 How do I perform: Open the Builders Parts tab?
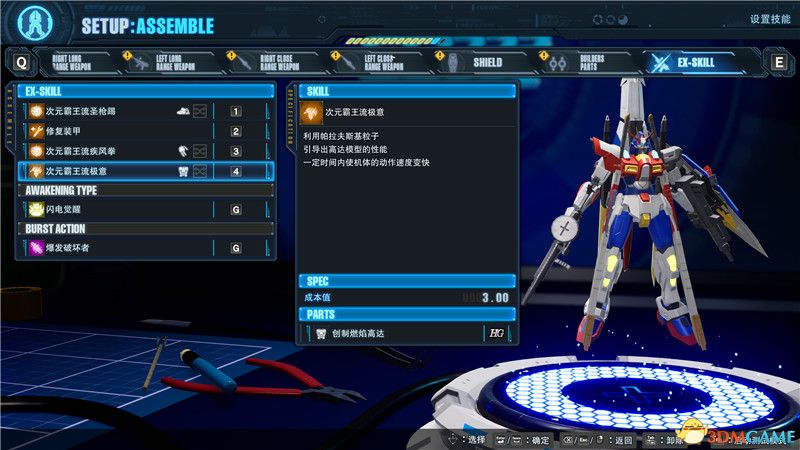pyautogui.click(x=590, y=63)
